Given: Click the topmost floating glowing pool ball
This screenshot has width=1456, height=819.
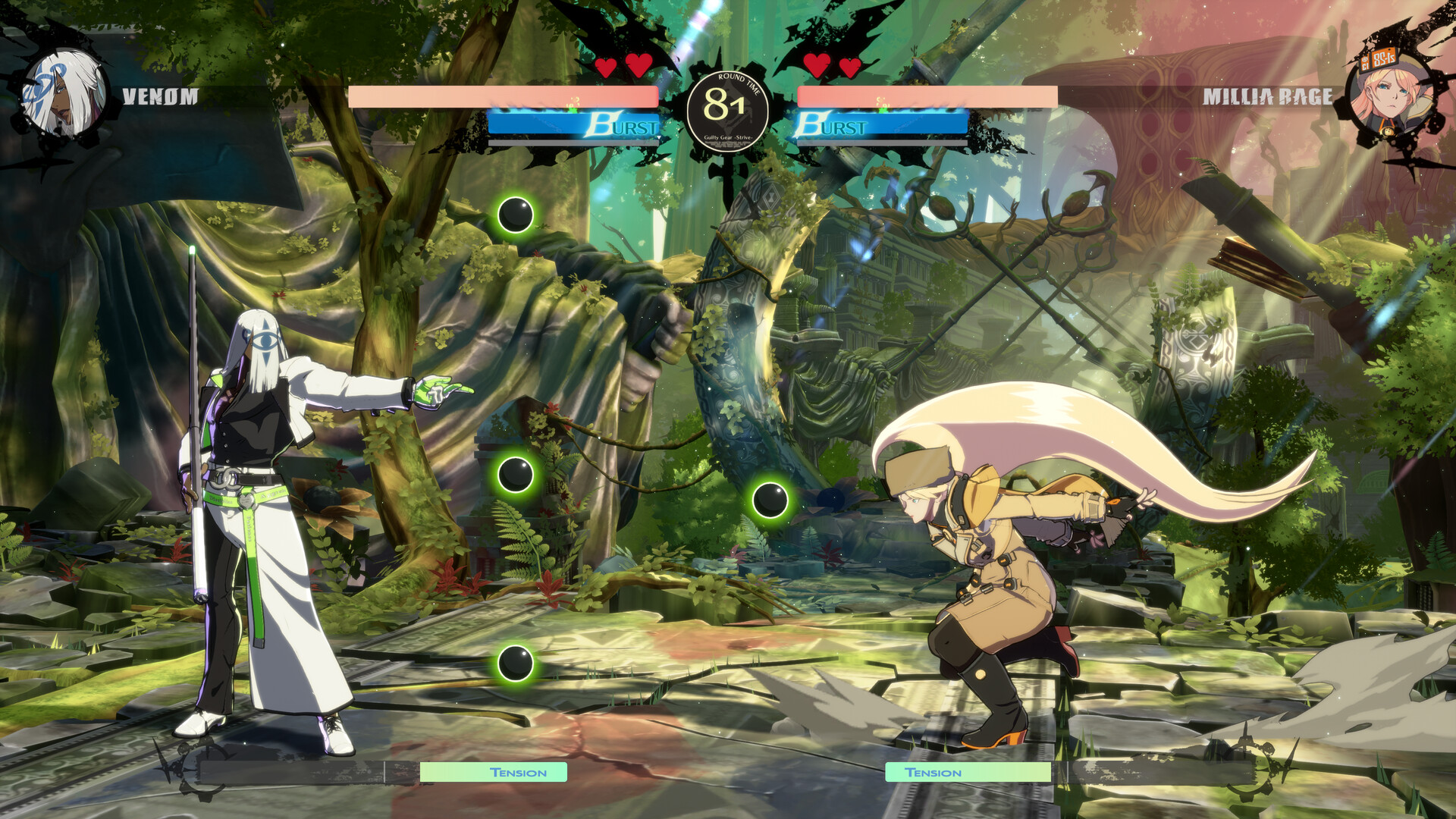Looking at the screenshot, I should pos(517,215).
